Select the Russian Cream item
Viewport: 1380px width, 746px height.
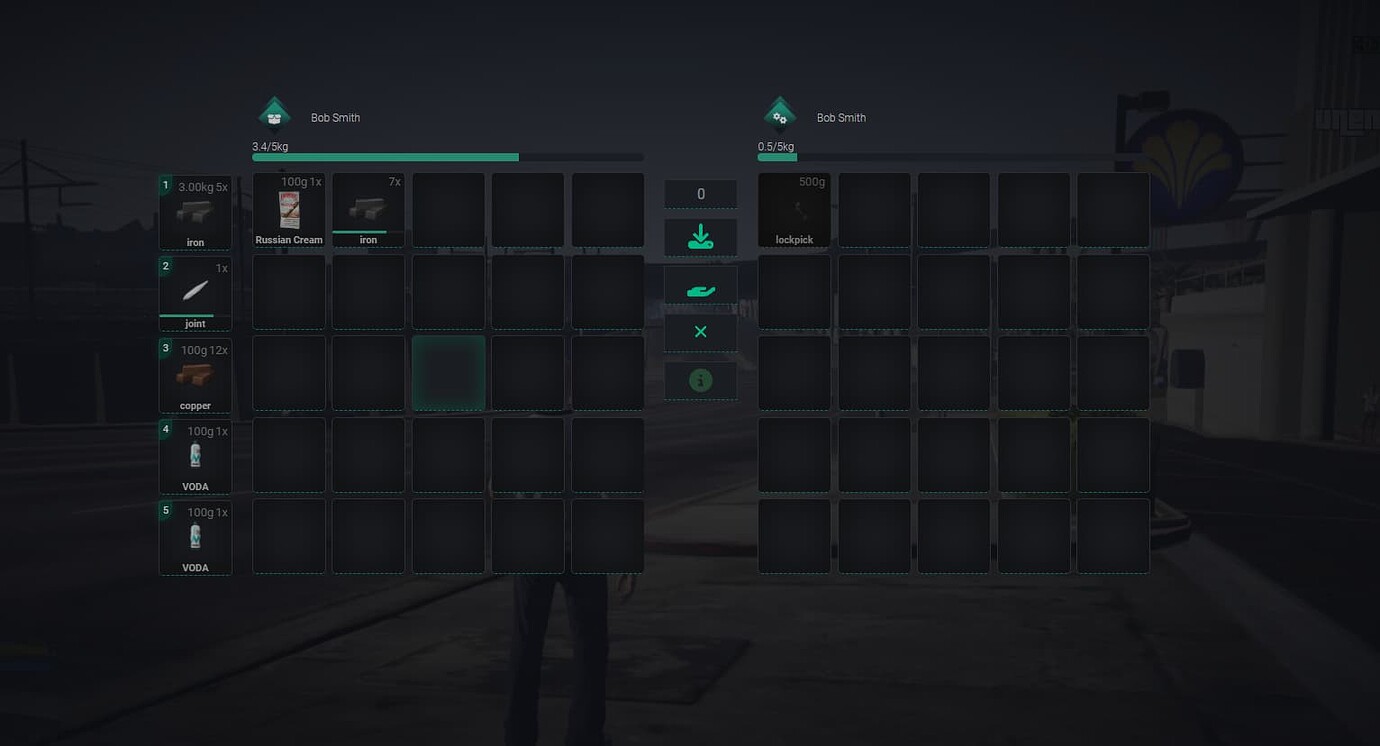(x=288, y=208)
